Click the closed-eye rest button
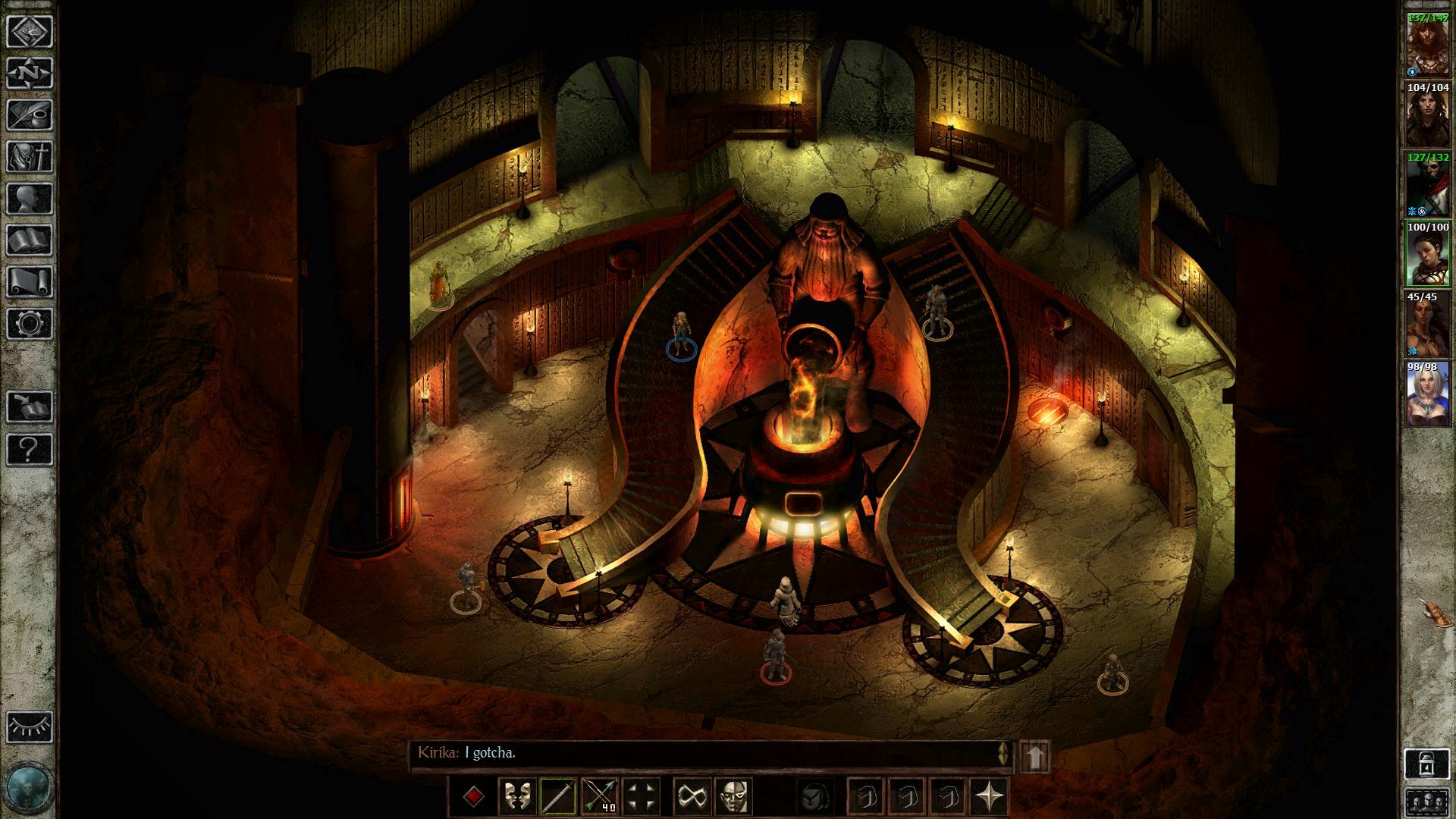1456x819 pixels. tap(30, 726)
